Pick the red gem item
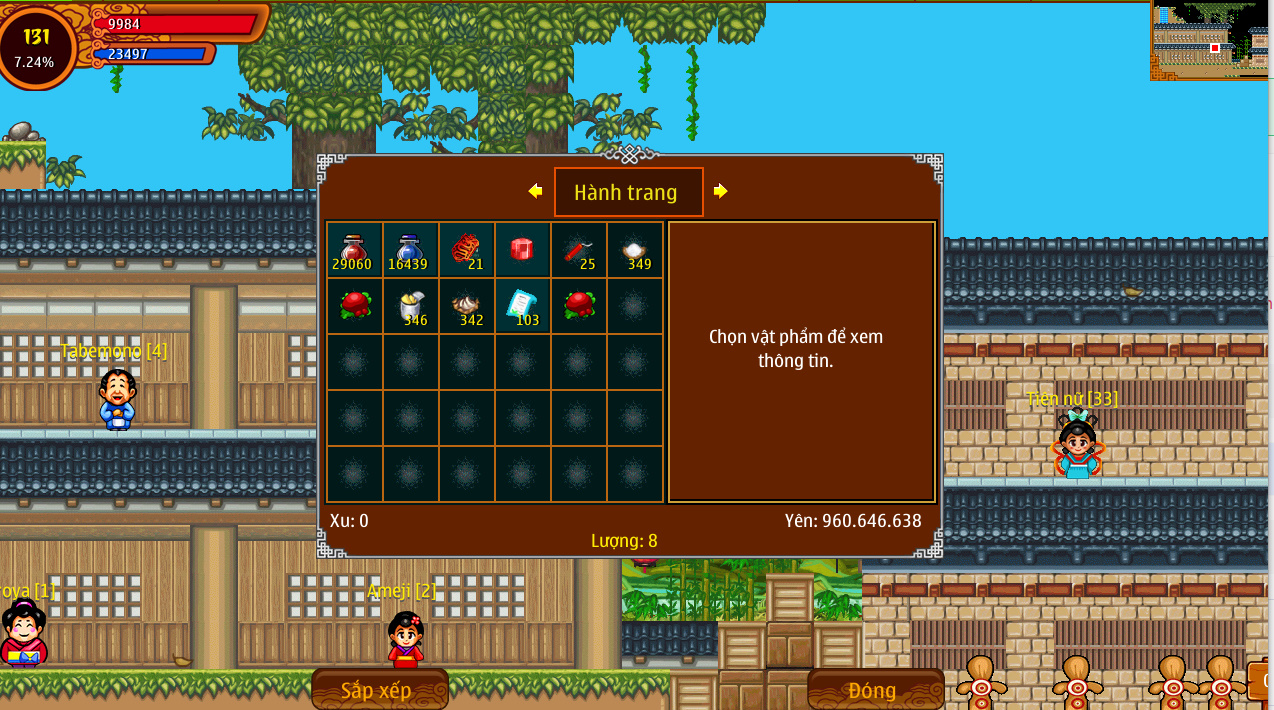The image size is (1274, 710). (x=522, y=250)
